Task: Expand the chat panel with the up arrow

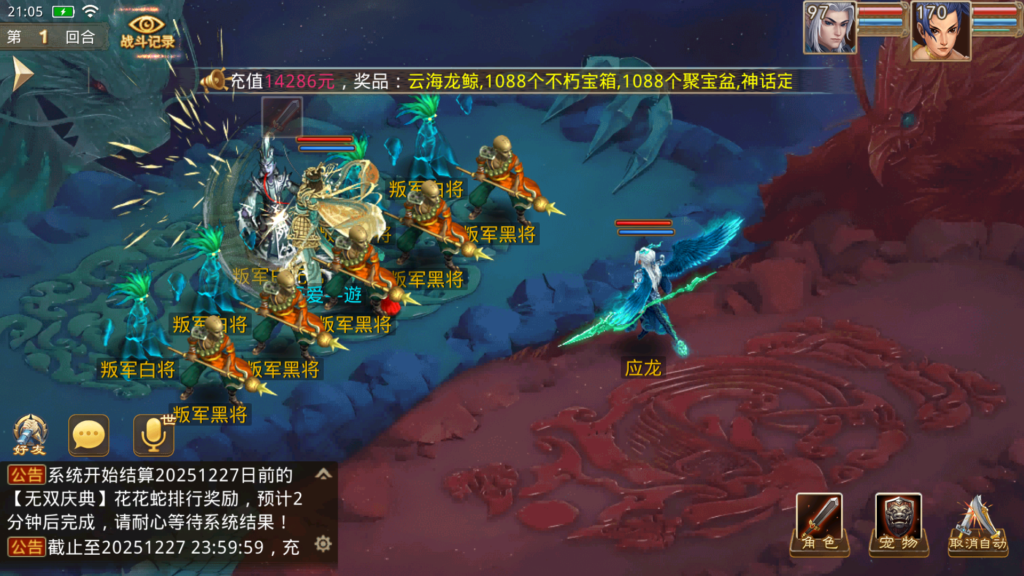Action: point(323,473)
